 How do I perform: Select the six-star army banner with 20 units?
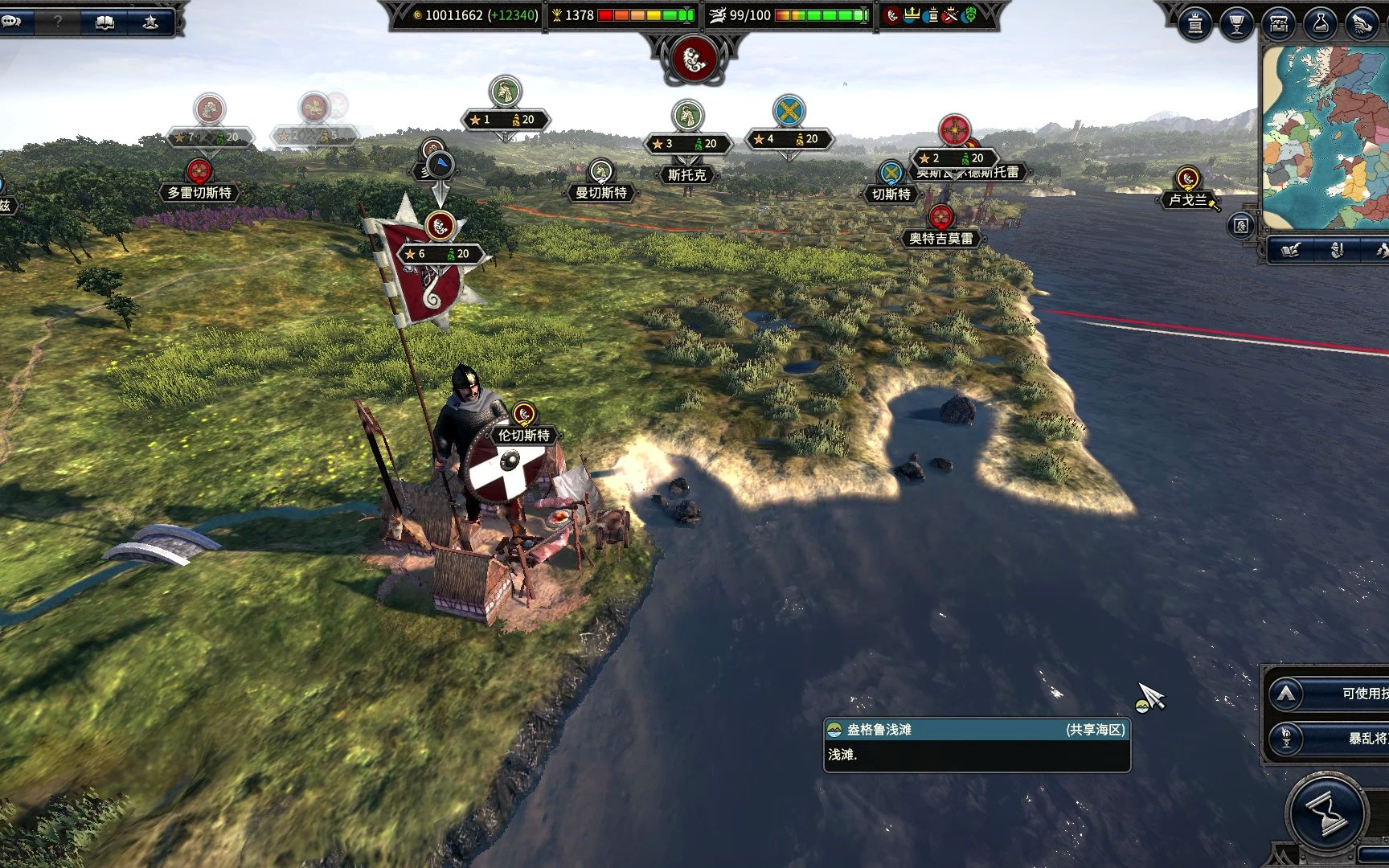[x=441, y=254]
